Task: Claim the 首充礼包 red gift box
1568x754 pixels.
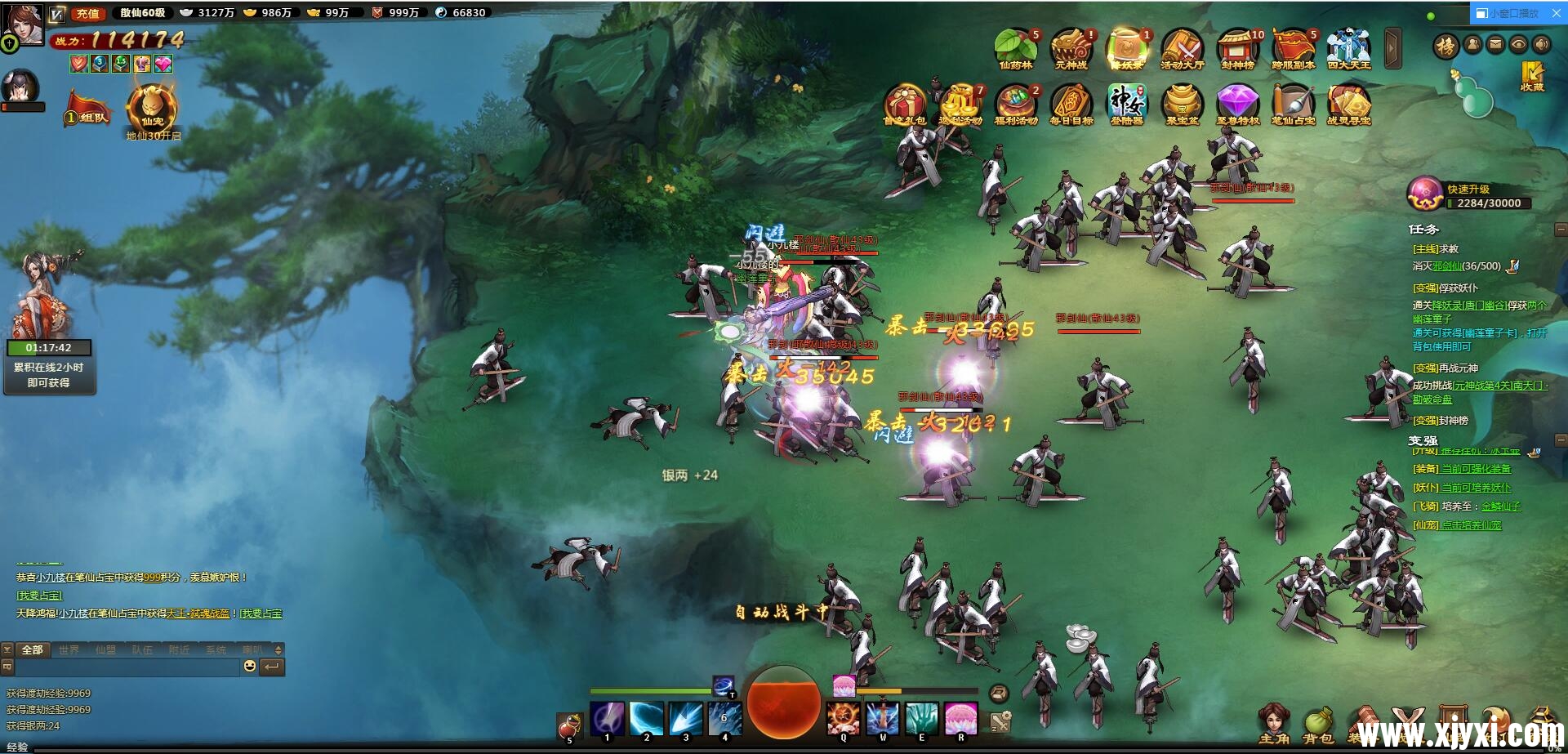Action: 904,104
